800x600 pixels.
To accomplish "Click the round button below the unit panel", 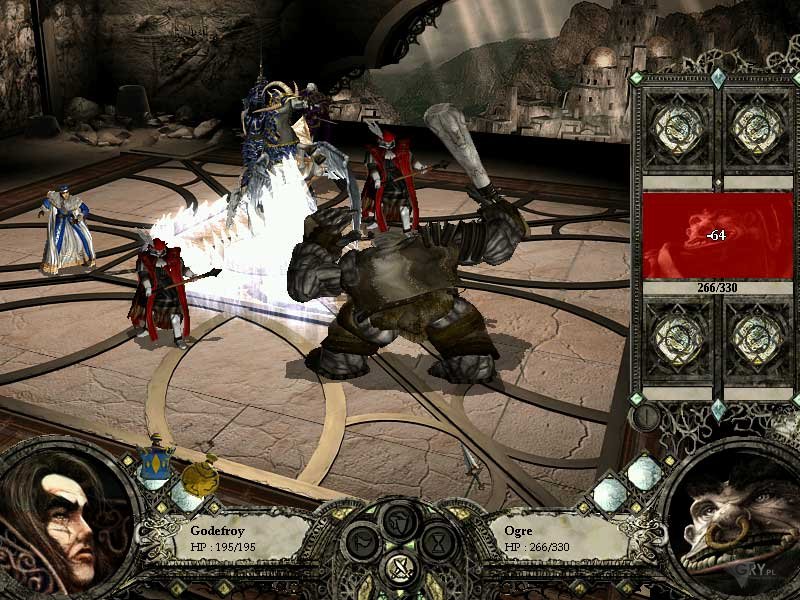I will 647,416.
